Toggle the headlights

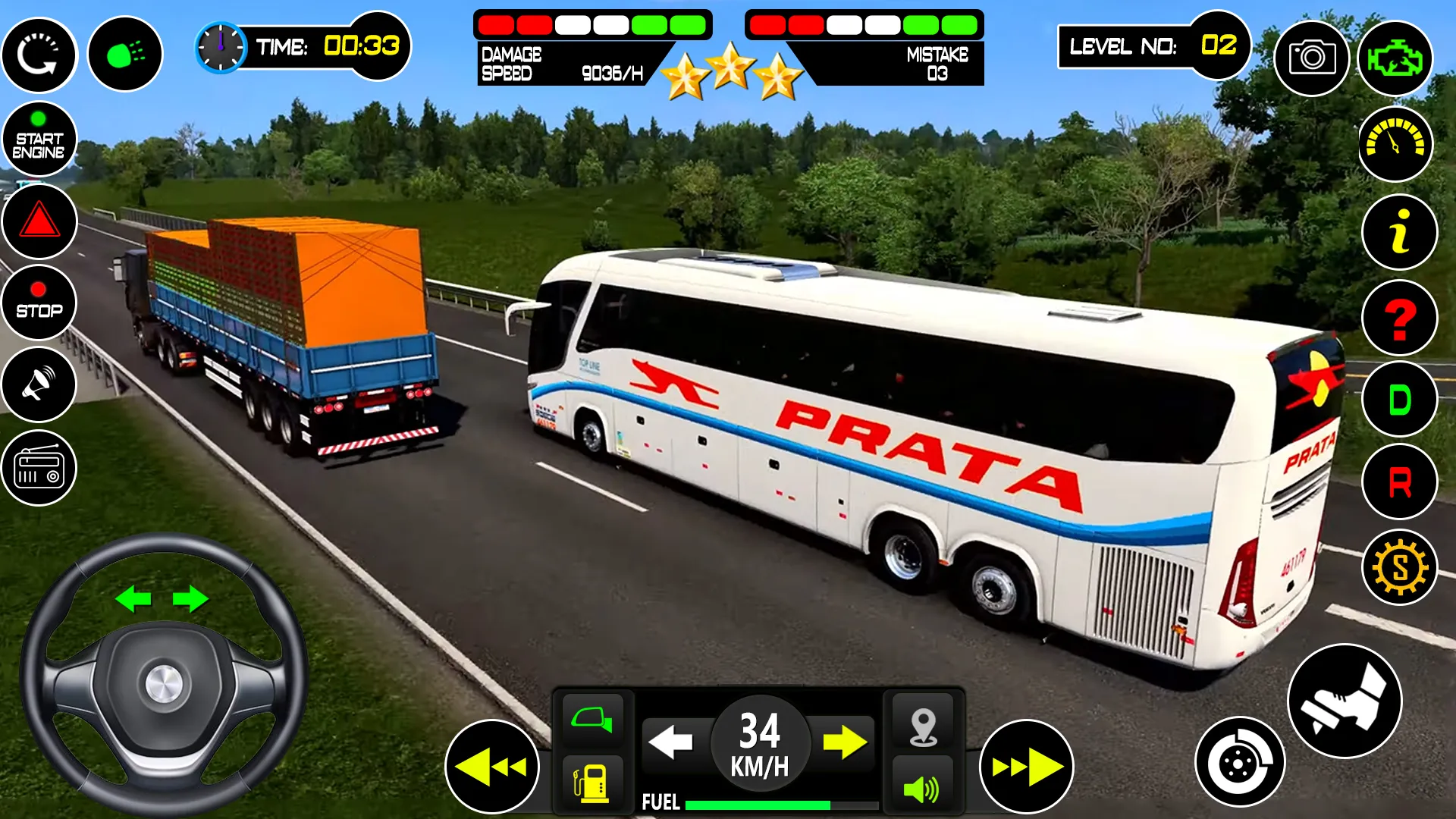click(124, 55)
